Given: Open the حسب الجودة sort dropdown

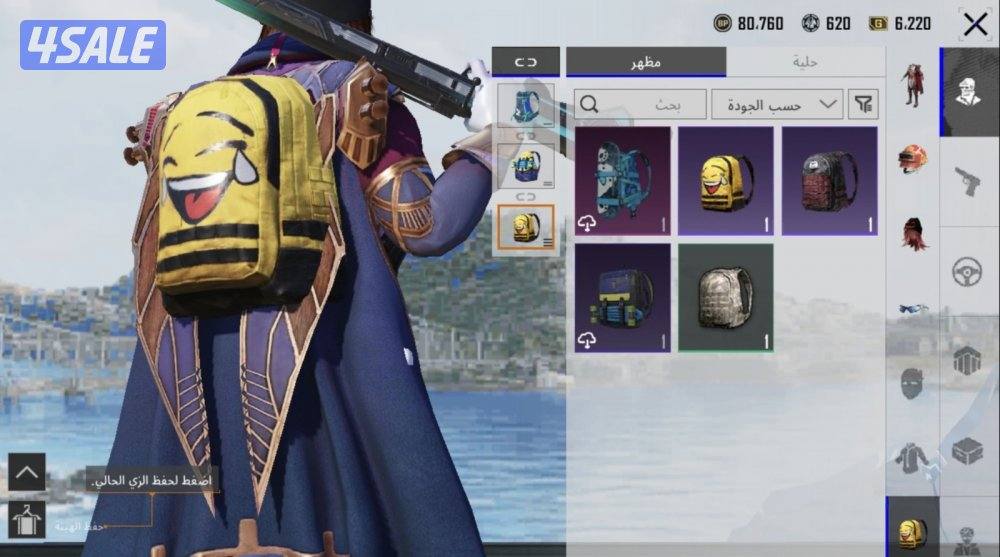Looking at the screenshot, I should coord(776,104).
